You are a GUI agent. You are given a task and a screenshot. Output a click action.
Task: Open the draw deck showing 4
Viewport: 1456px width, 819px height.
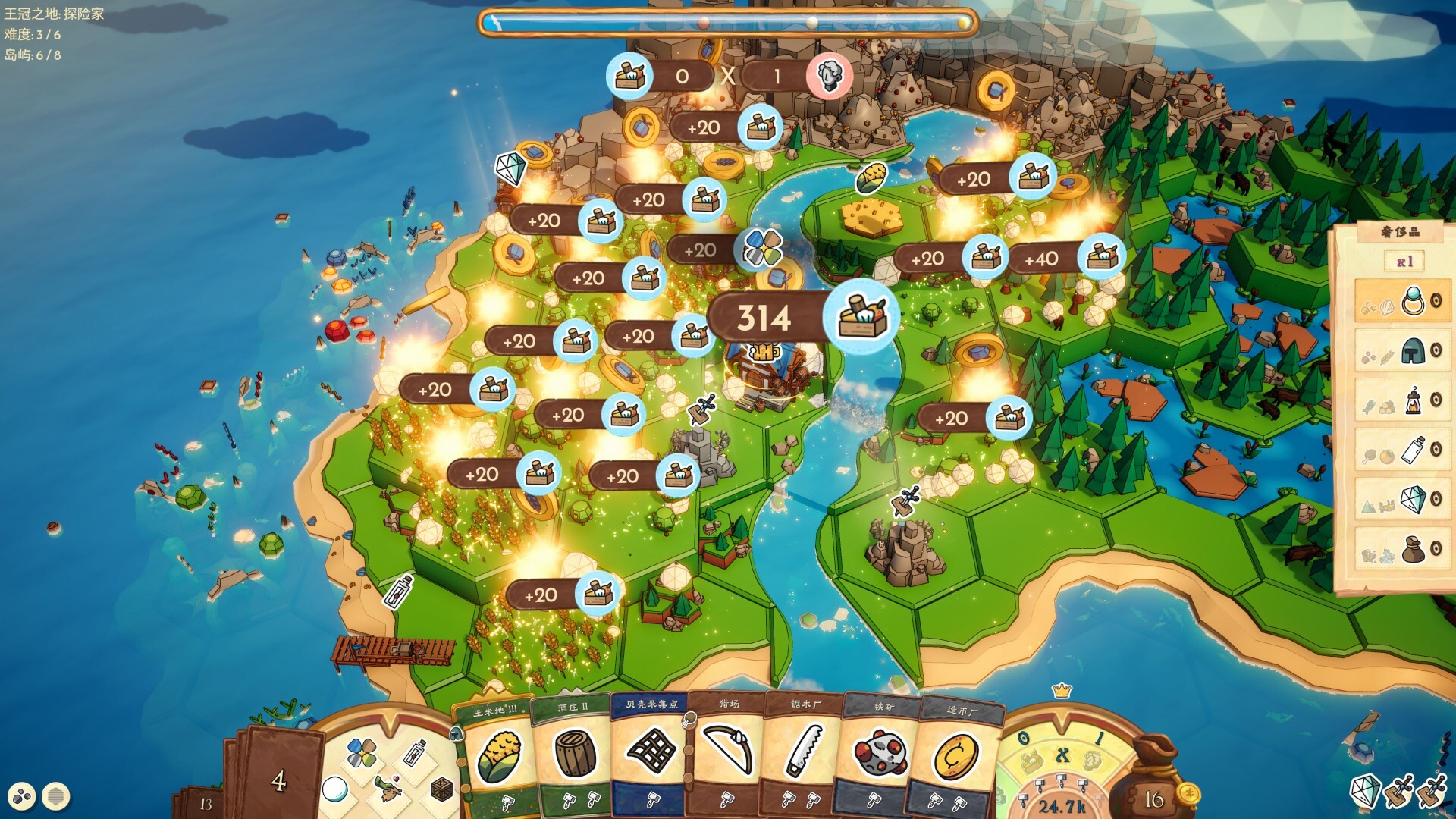(x=278, y=780)
